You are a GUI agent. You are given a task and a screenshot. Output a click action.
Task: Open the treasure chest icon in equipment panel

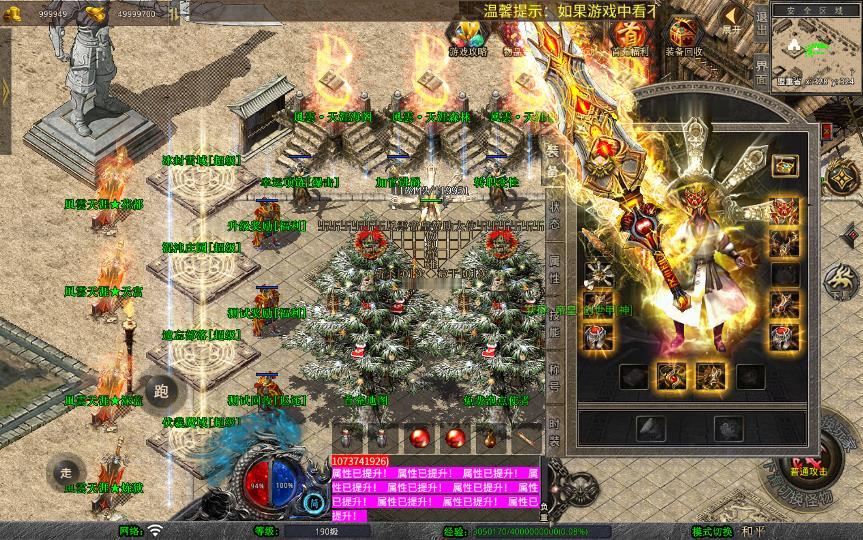click(785, 165)
